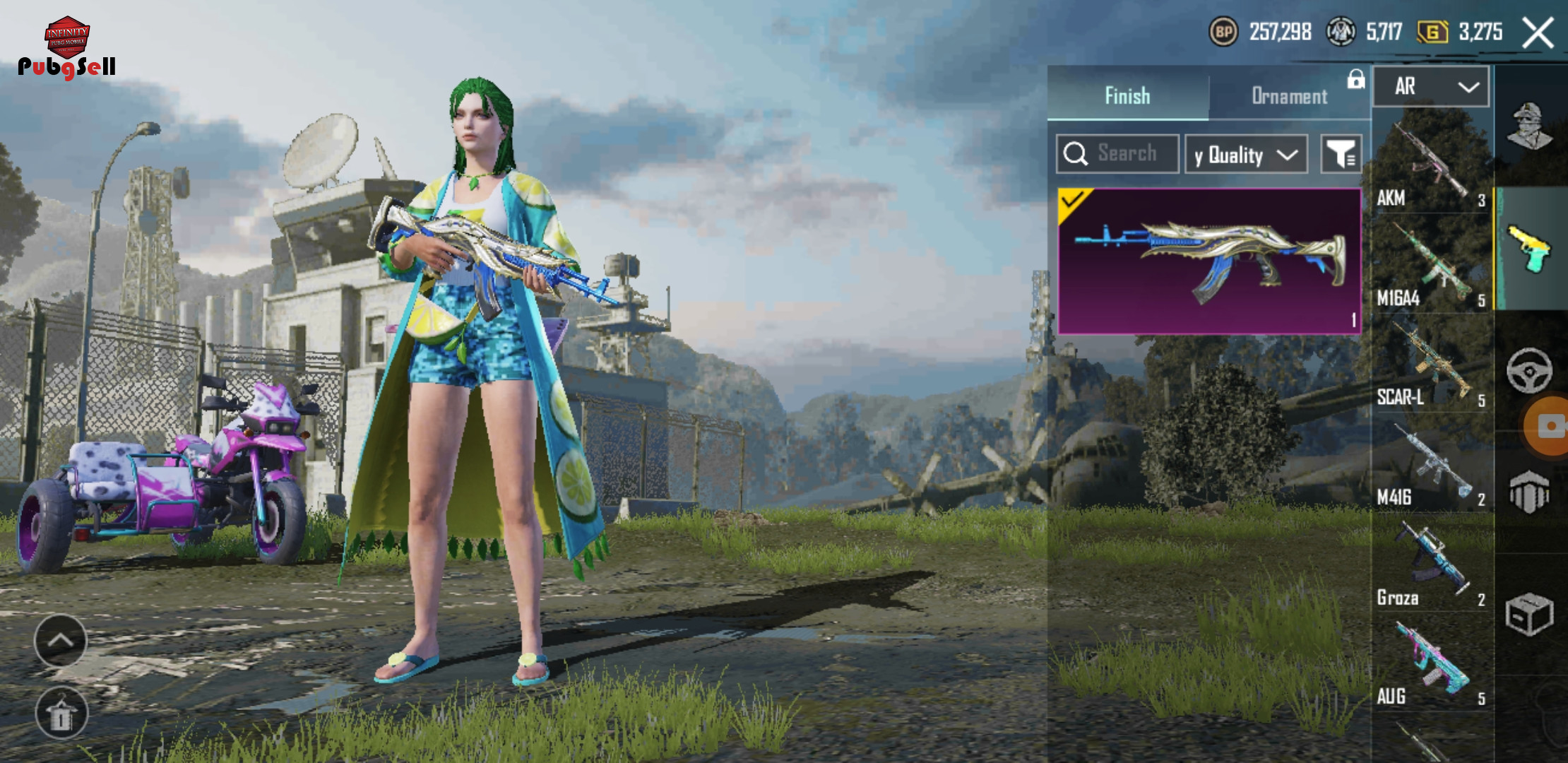Viewport: 1568px width, 763px height.
Task: Choose AKM in the weapon list
Action: click(1431, 166)
